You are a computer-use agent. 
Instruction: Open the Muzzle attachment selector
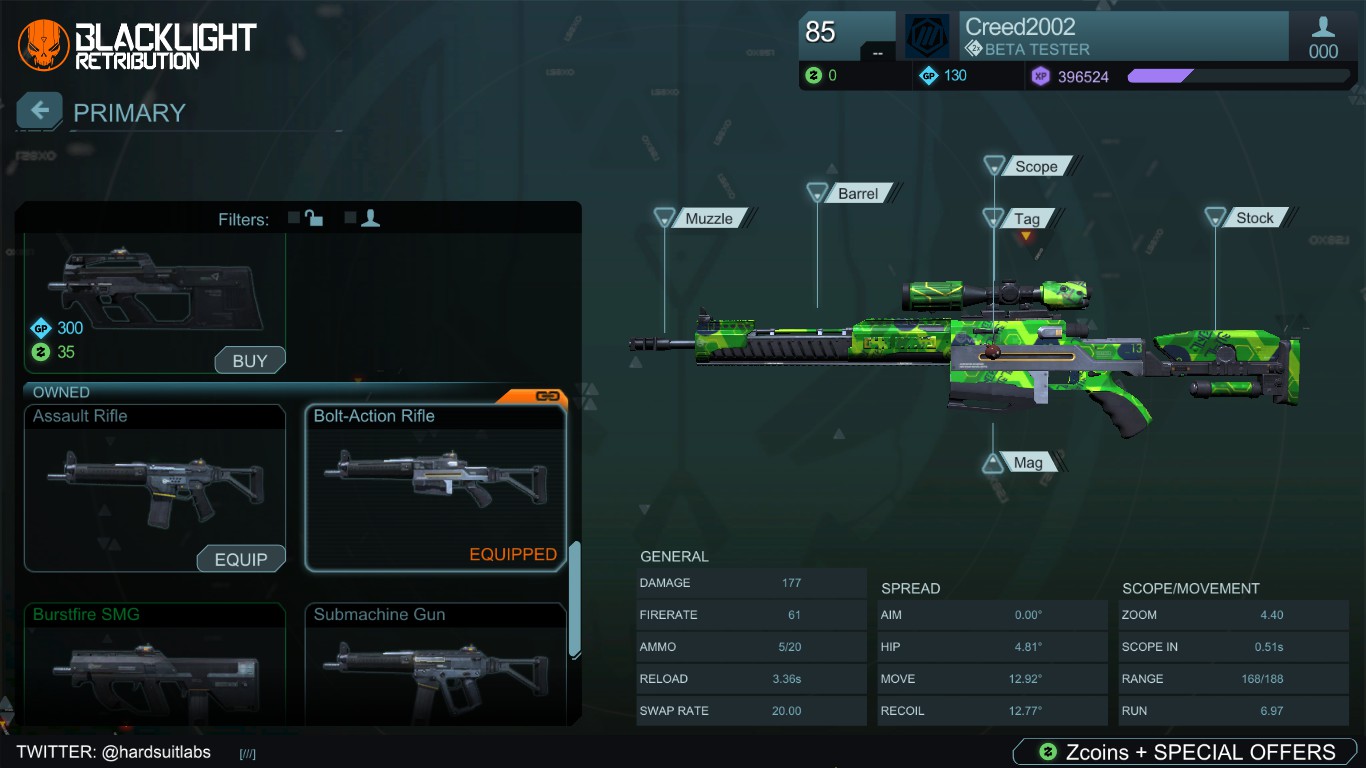point(712,217)
